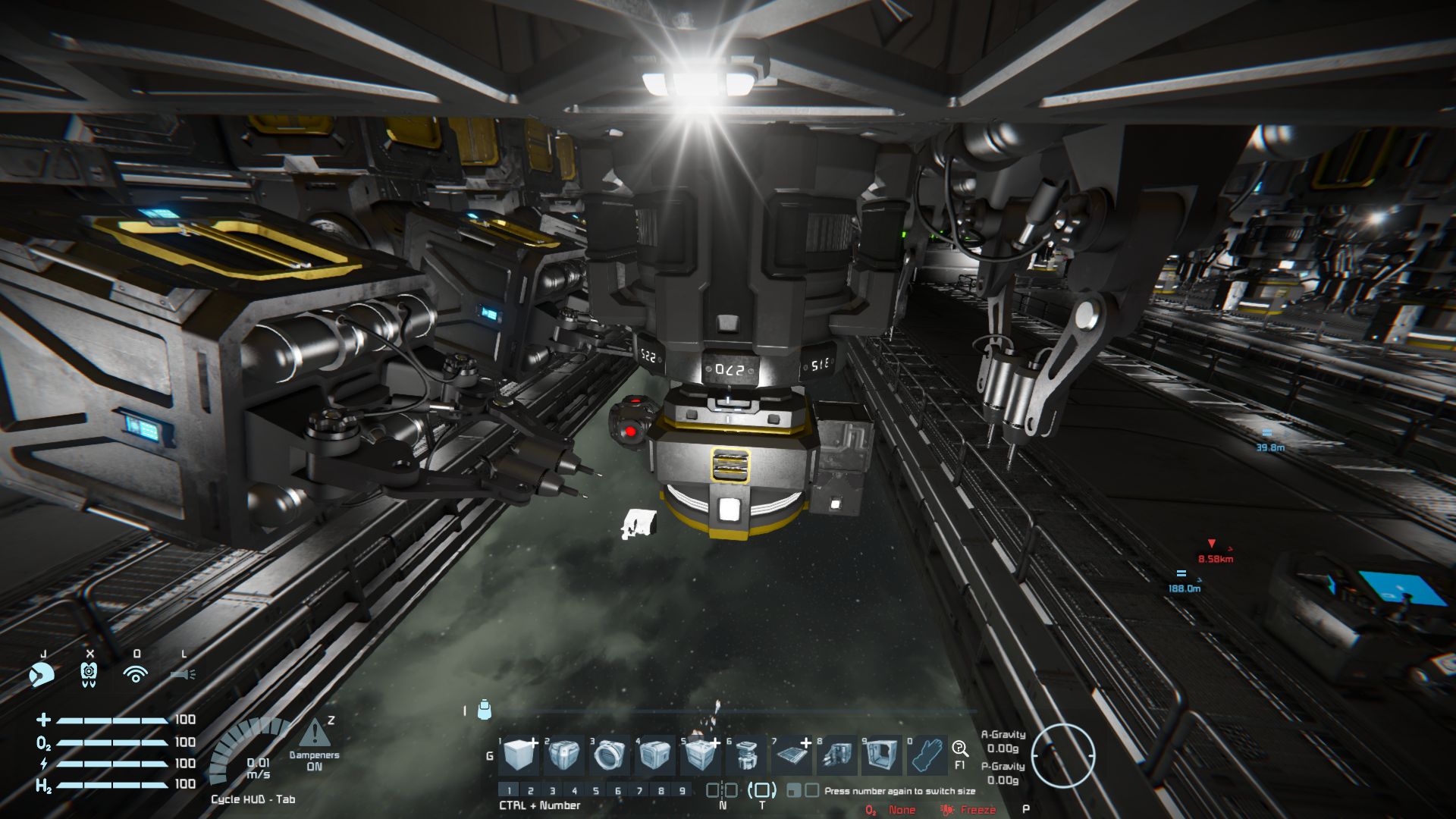Toggle the flashlight icon

click(183, 673)
